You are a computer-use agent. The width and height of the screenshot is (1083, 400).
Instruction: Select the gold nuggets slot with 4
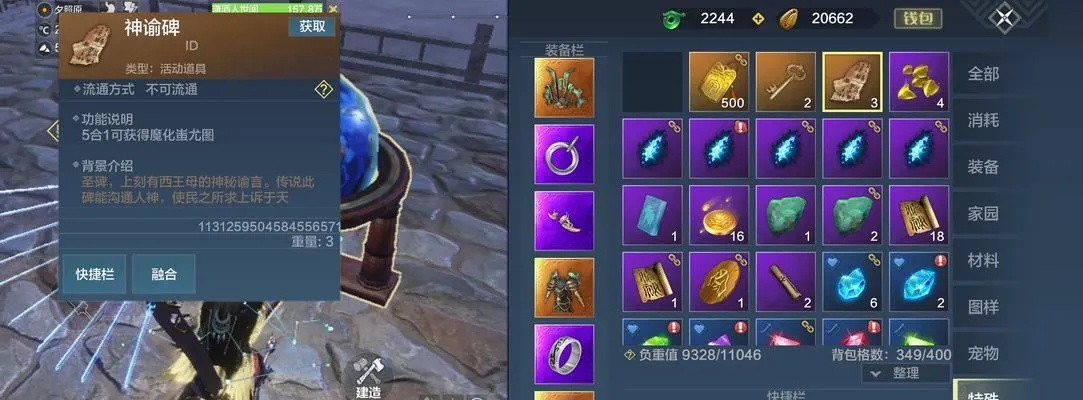click(x=919, y=82)
